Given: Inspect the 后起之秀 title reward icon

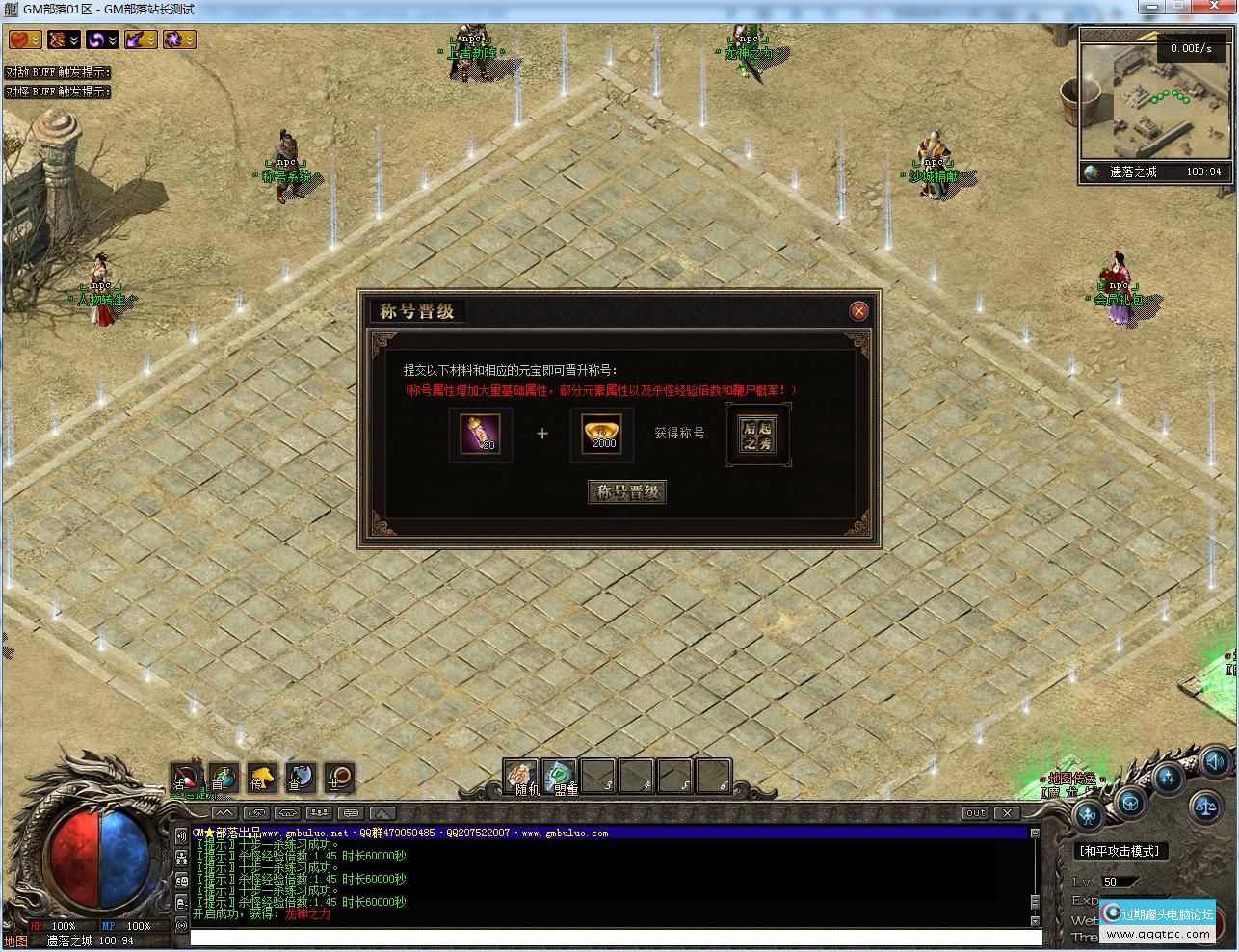Looking at the screenshot, I should 758,435.
